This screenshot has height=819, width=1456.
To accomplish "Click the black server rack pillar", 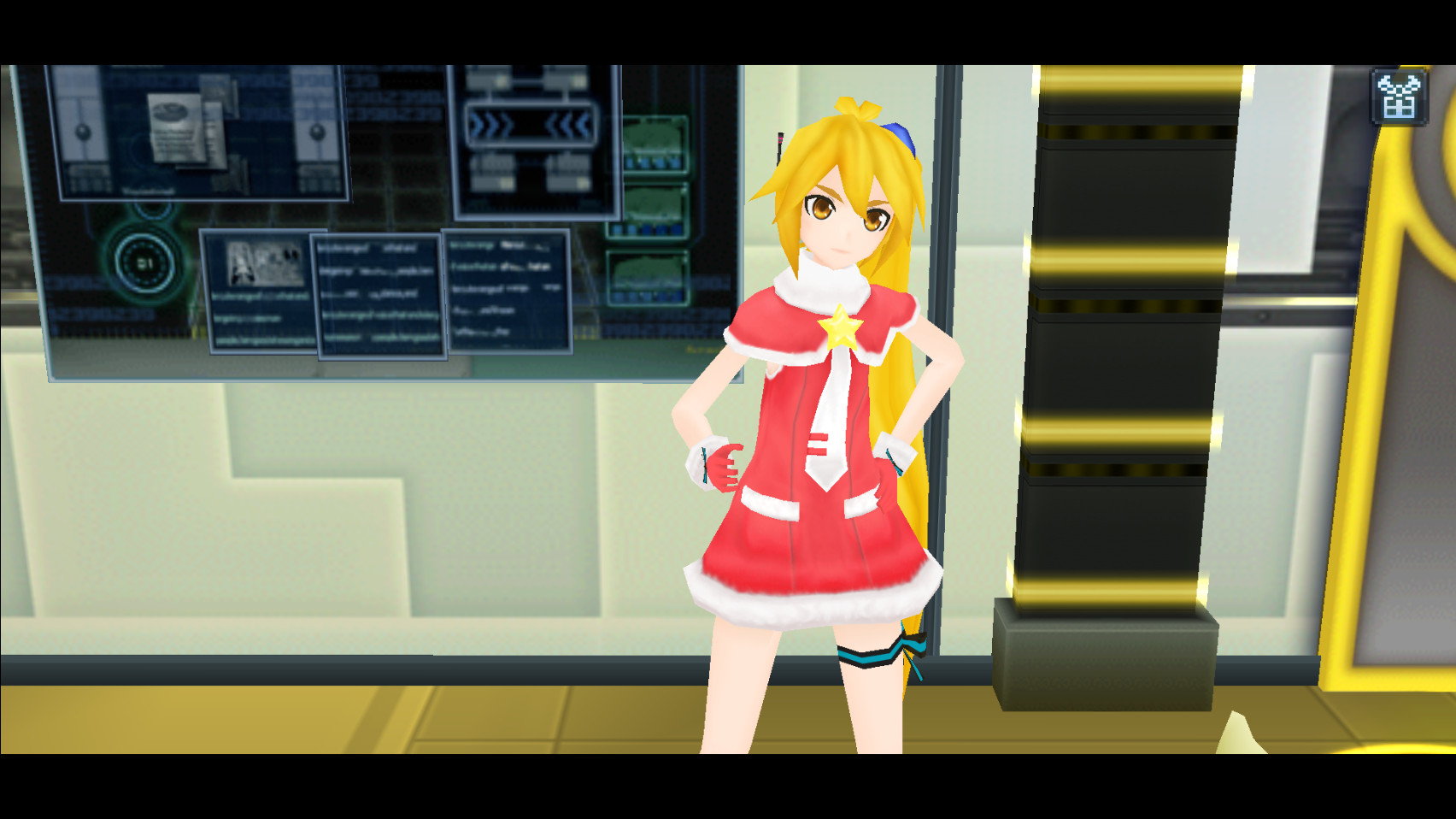I will [1111, 342].
